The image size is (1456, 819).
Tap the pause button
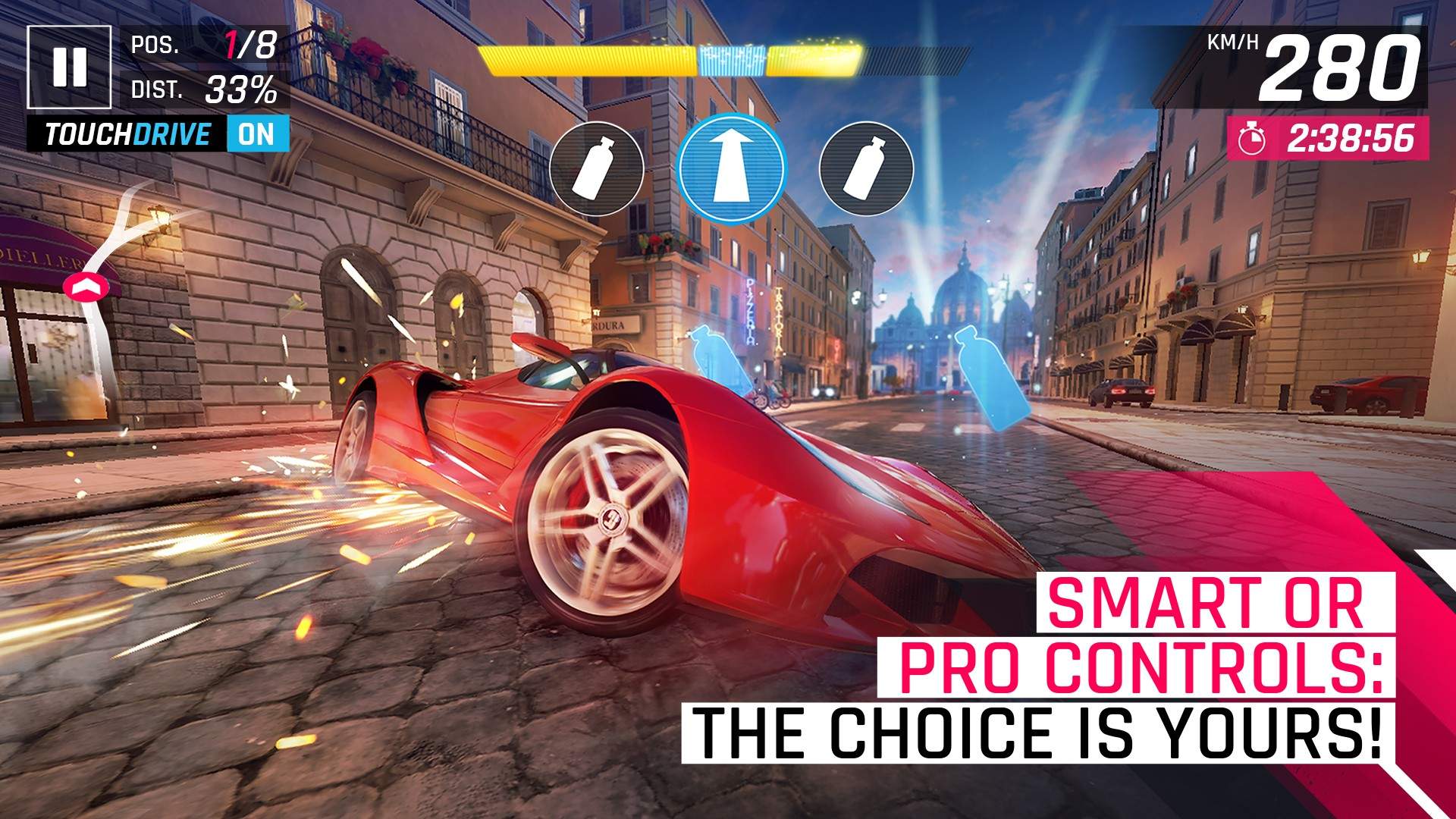tap(71, 67)
